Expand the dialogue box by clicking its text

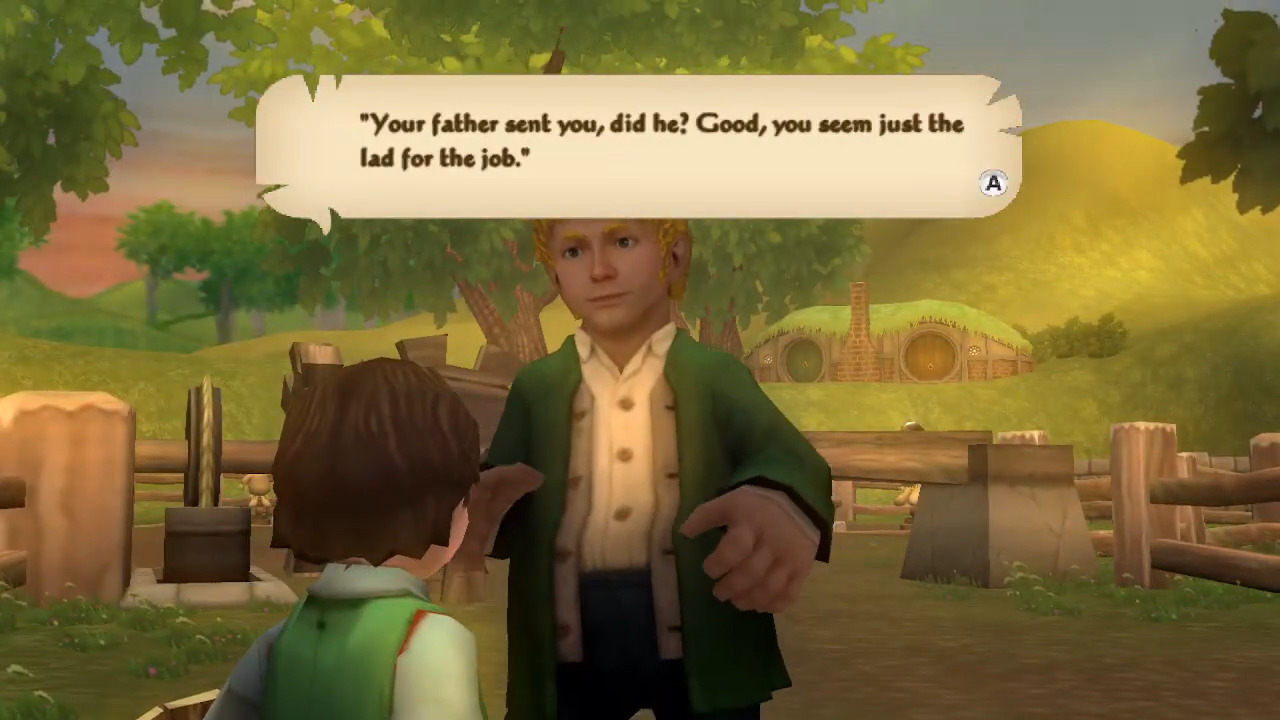640,140
